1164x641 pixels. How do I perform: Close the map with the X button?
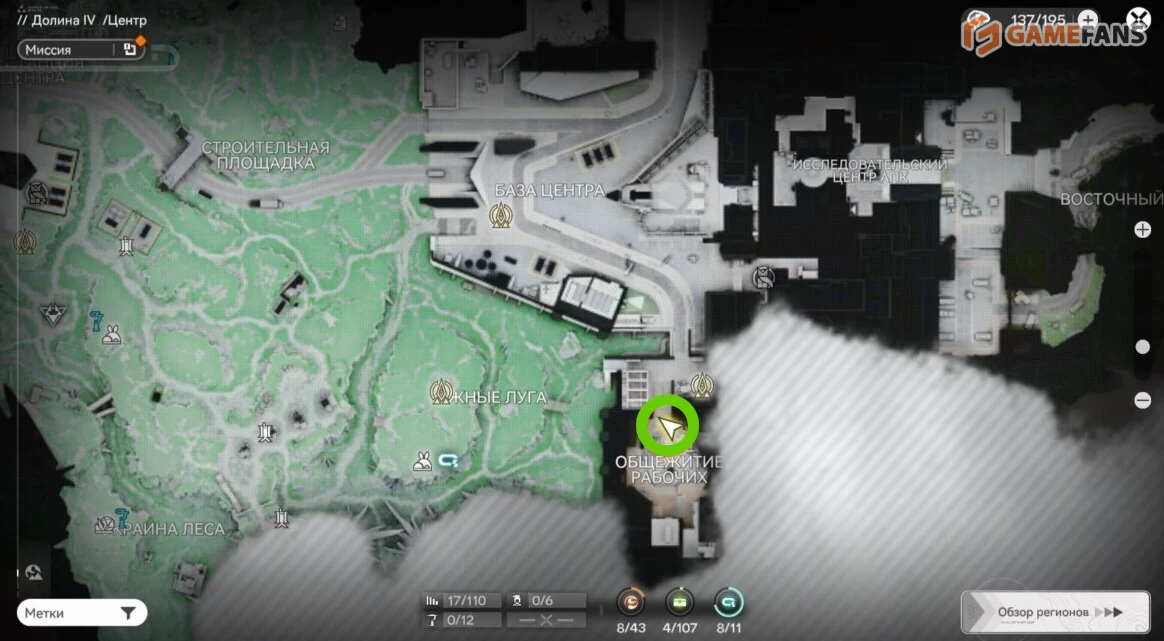pos(1138,19)
